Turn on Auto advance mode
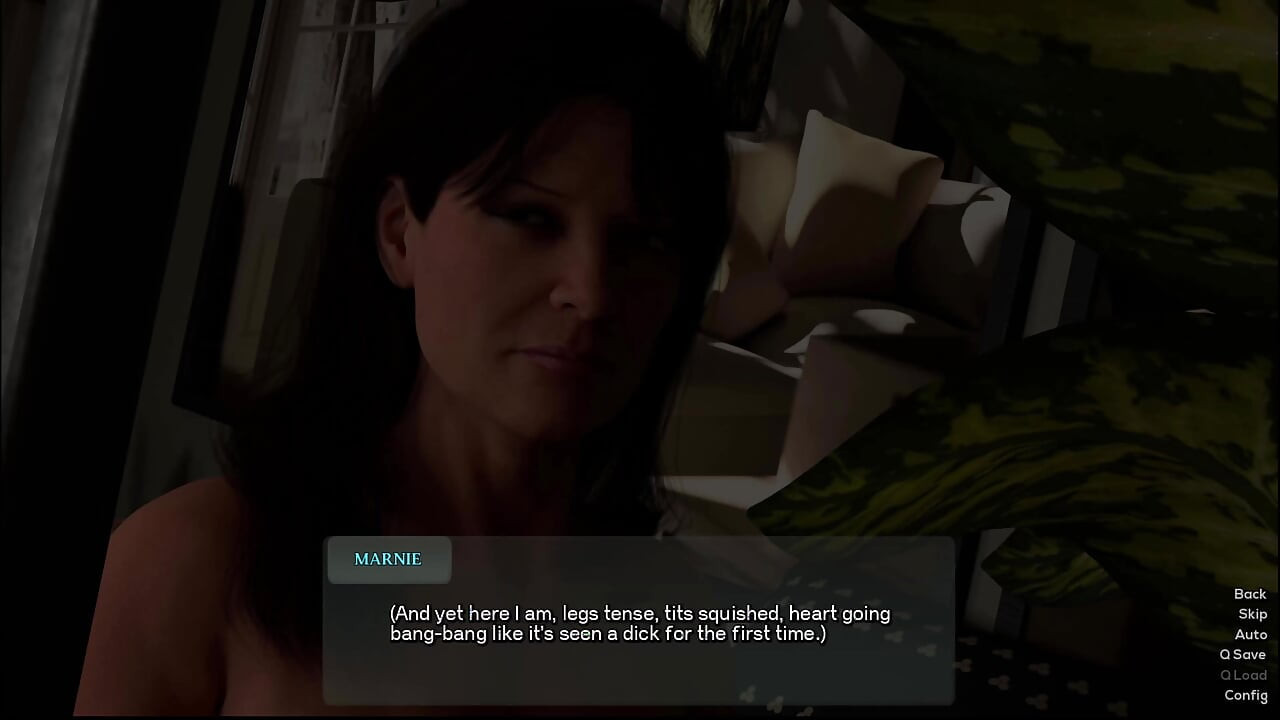This screenshot has width=1280, height=720. point(1250,634)
